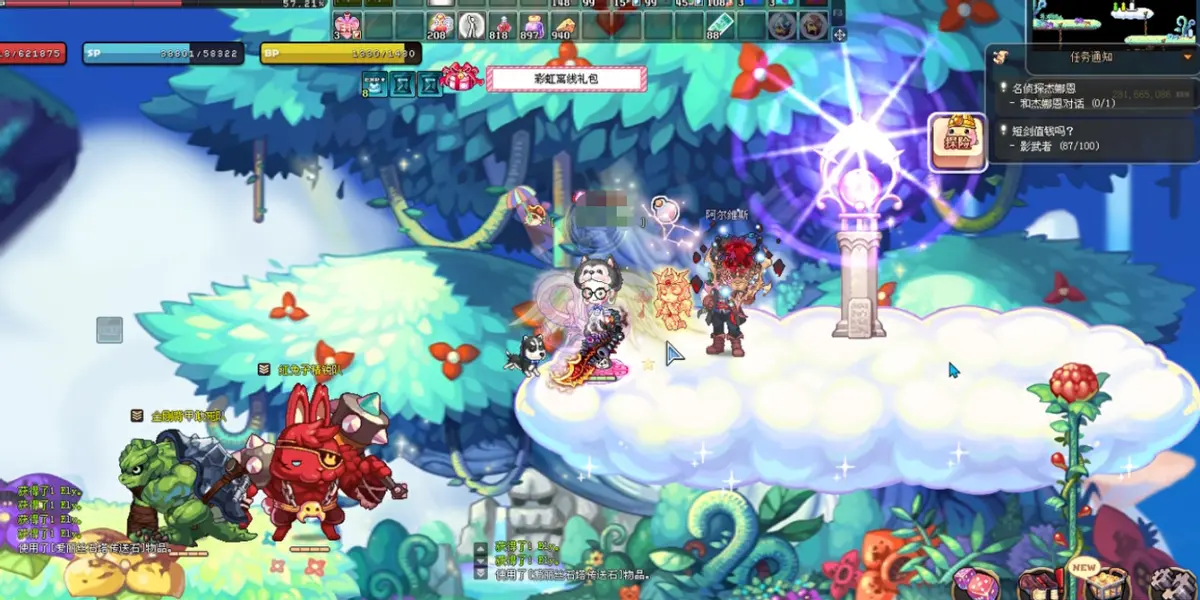
Task: Open the 彩虹富钱礼包 gift pack banner
Action: 566,80
